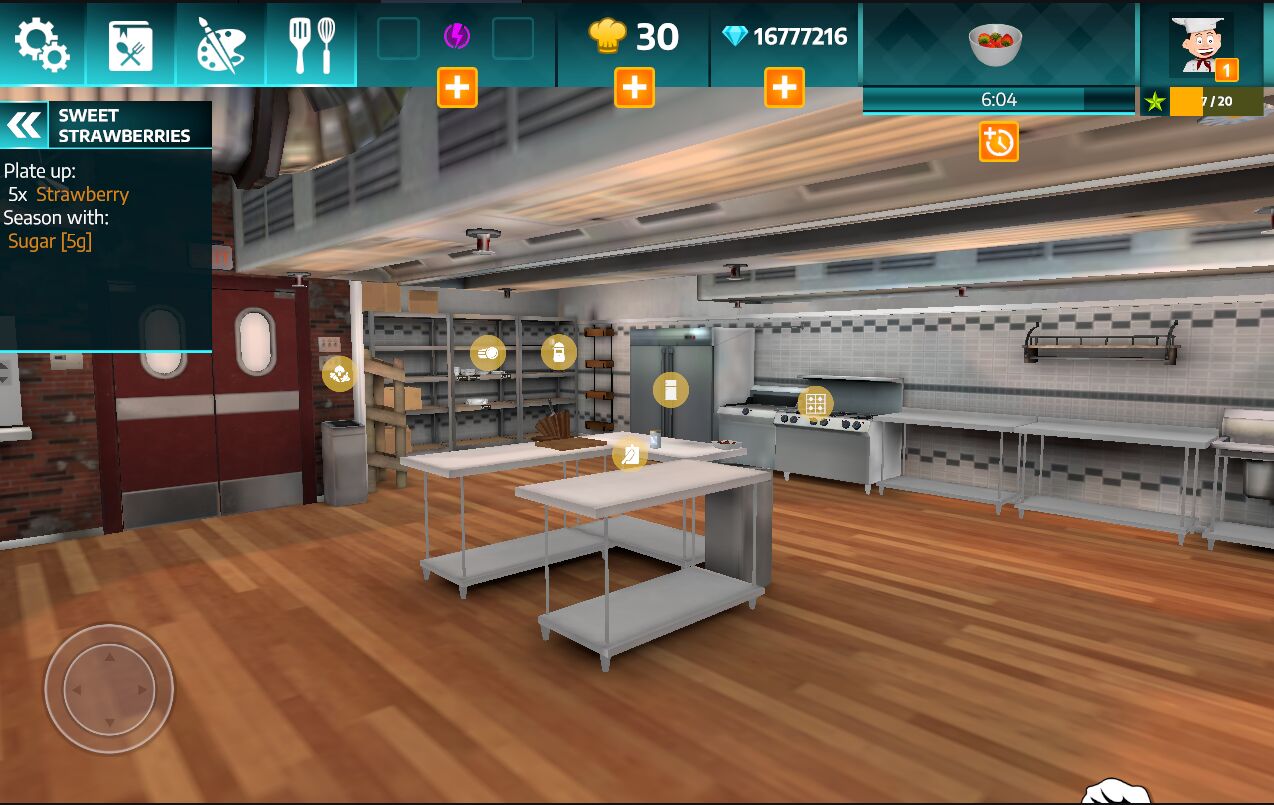The image size is (1274, 805).
Task: Open the spatula and whisk utensils menu
Action: coord(311,44)
